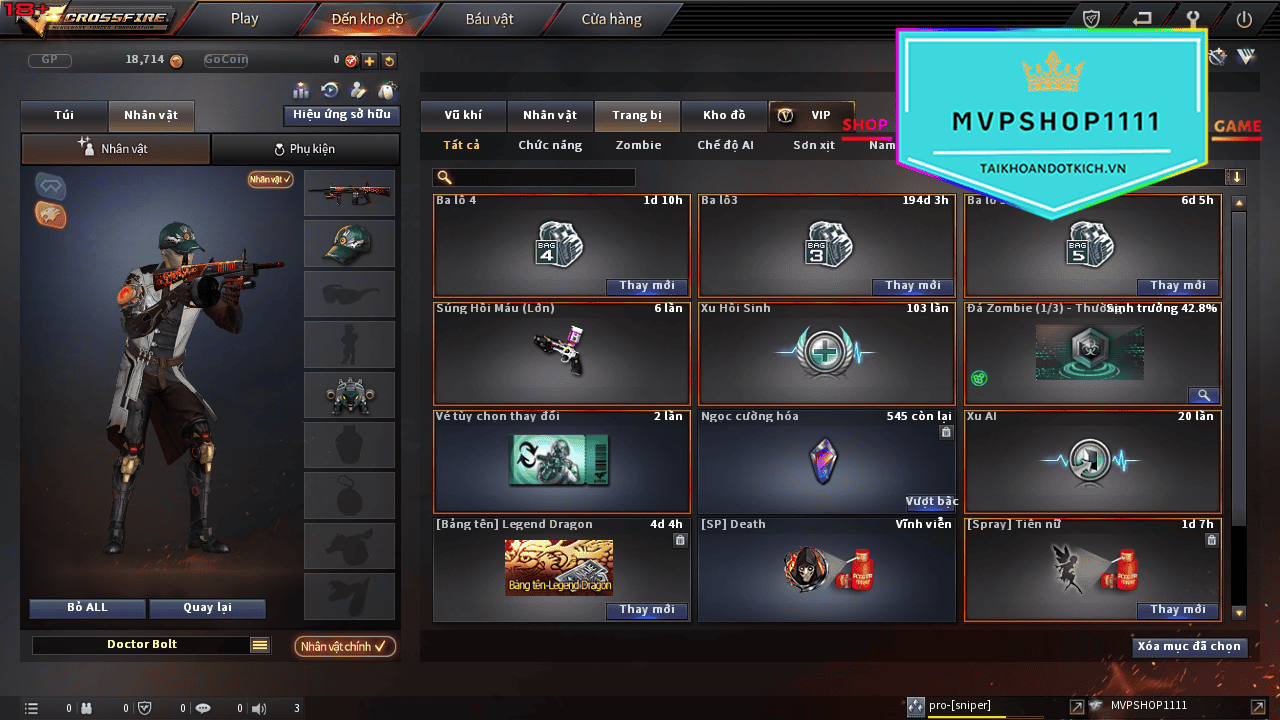Screen dimensions: 1280x720
Task: Click Thay mới on Ba lô 4
Action: click(646, 286)
